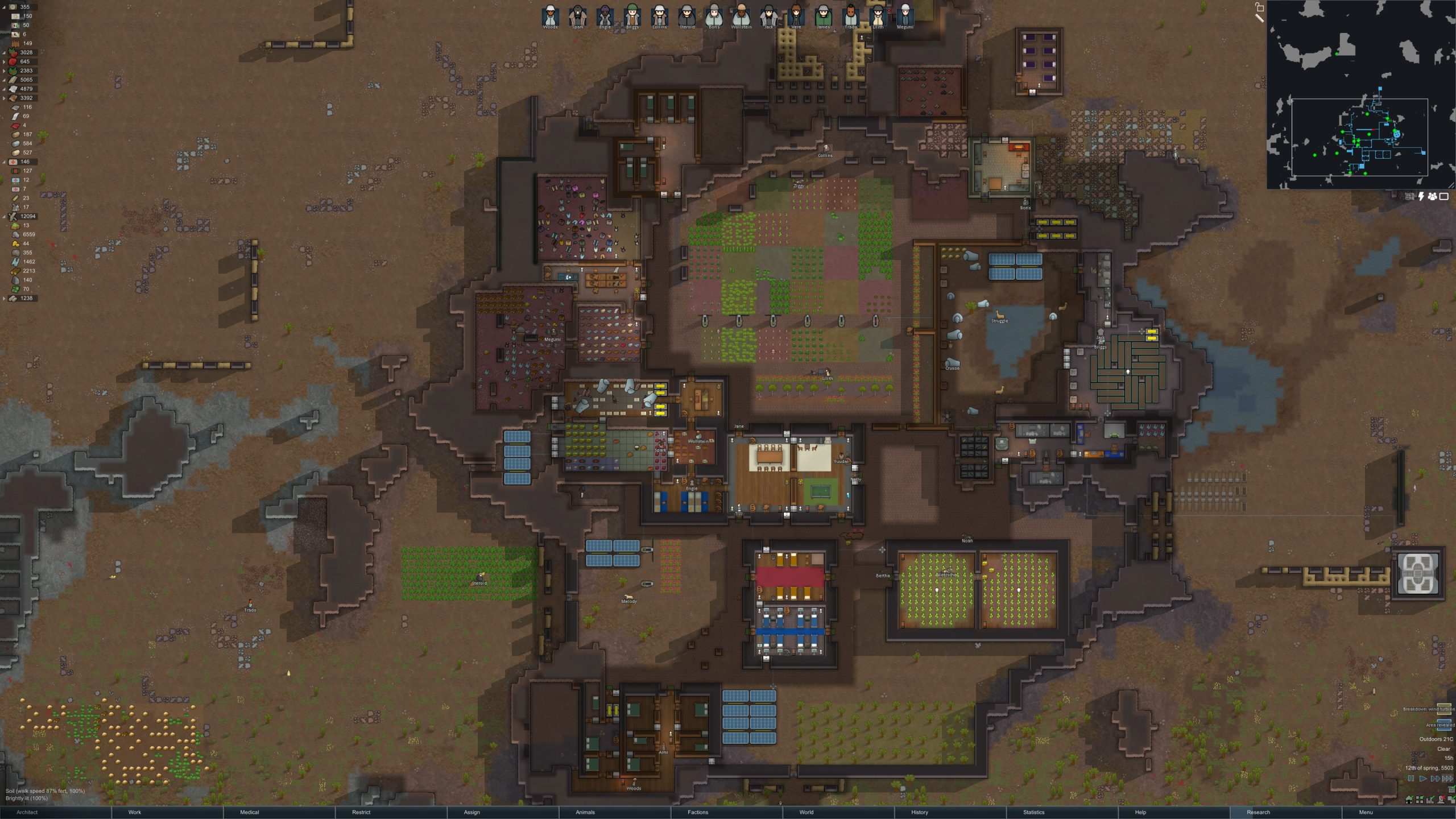
Task: Expand the meals category in resource readout
Action: [5, 8]
